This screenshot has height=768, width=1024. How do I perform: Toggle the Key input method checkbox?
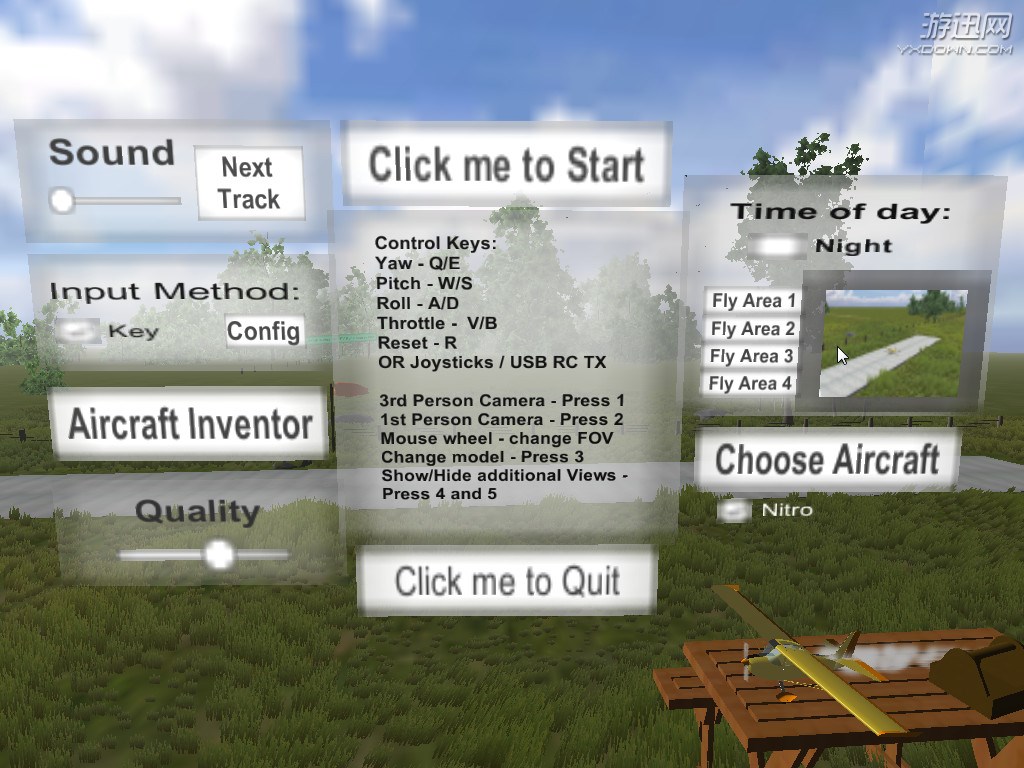tap(78, 331)
